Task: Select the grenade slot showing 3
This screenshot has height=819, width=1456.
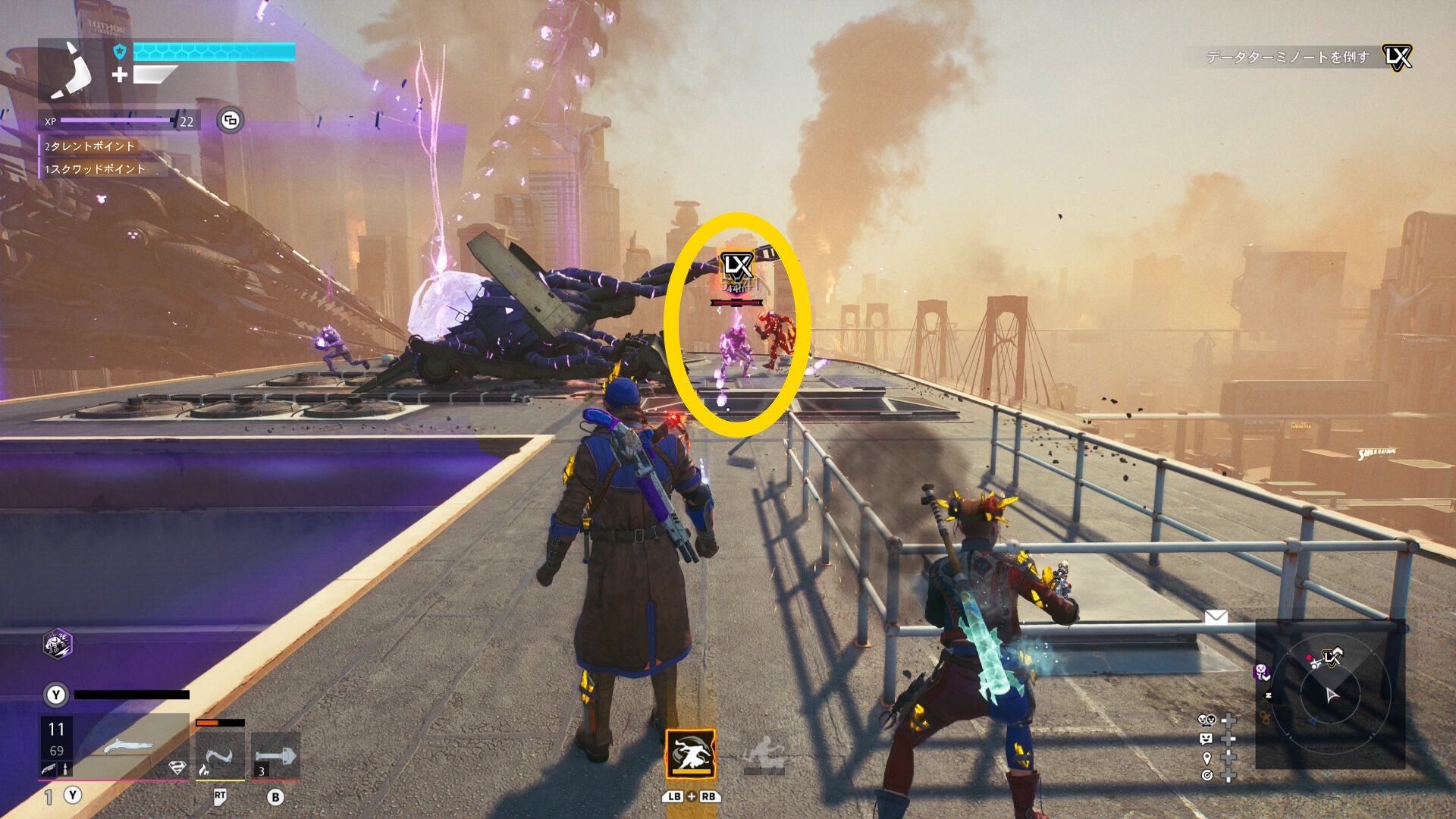Action: pyautogui.click(x=275, y=756)
